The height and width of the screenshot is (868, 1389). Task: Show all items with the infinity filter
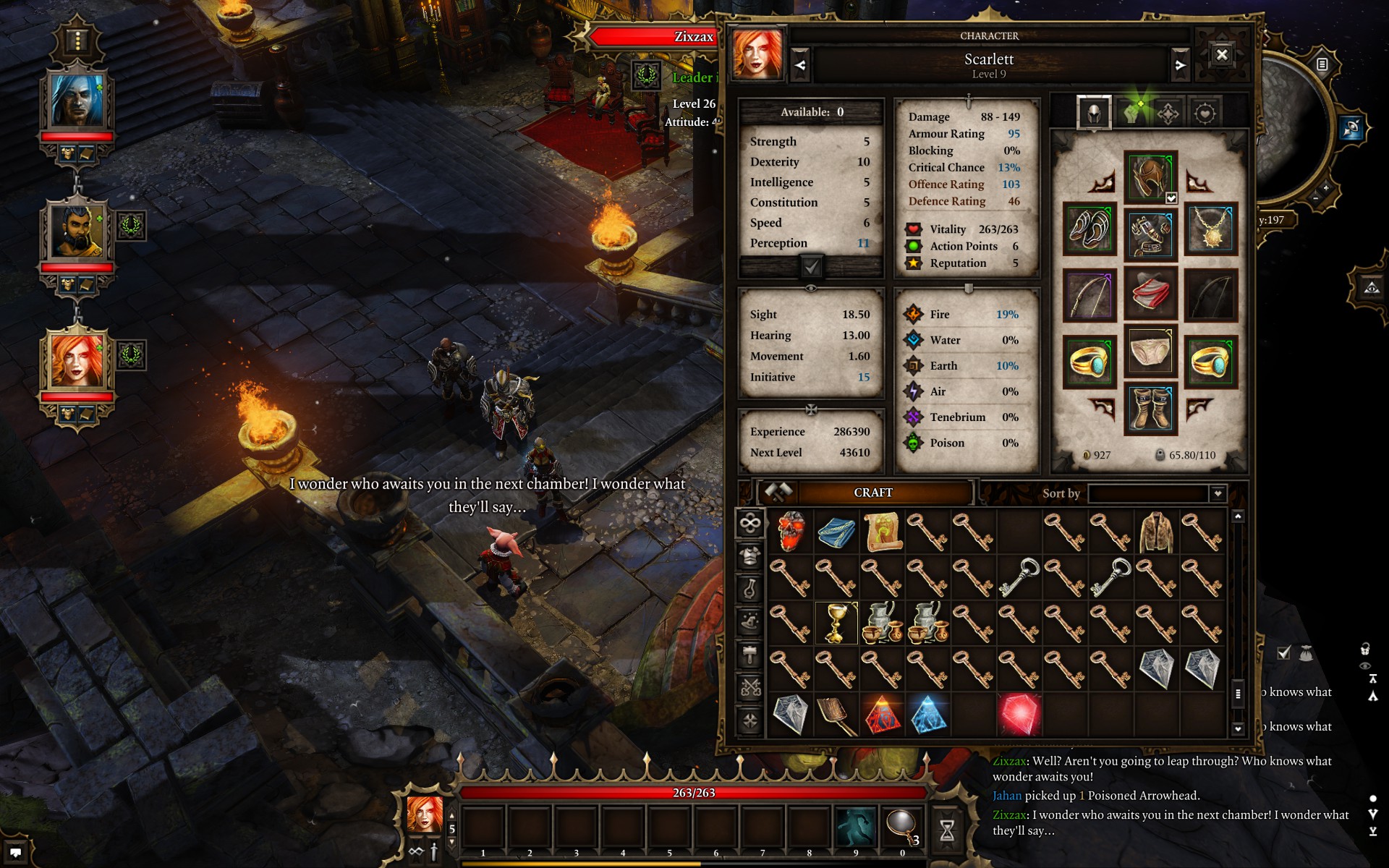click(x=750, y=523)
